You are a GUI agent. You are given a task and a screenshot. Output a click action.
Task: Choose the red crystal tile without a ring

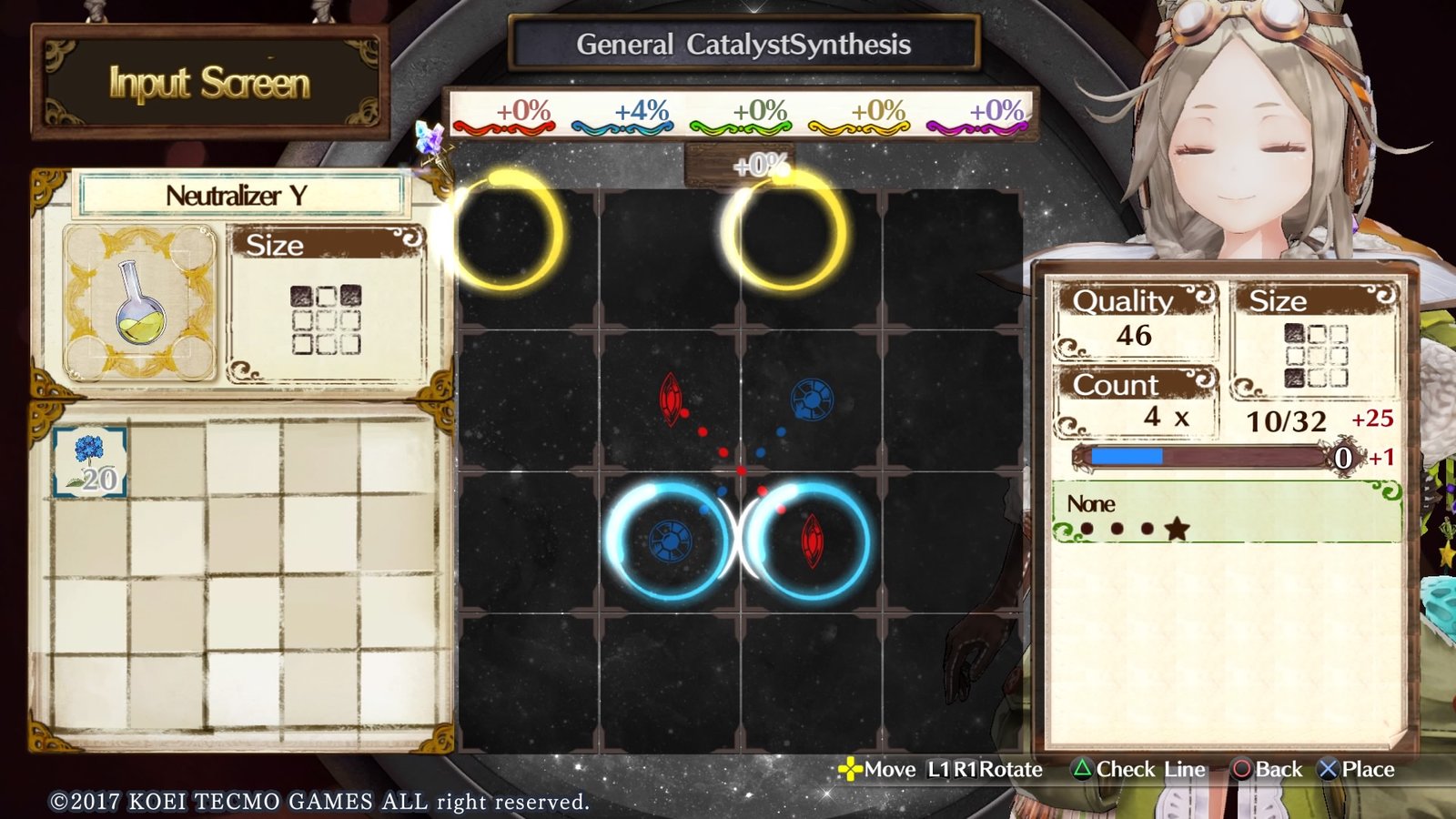671,399
